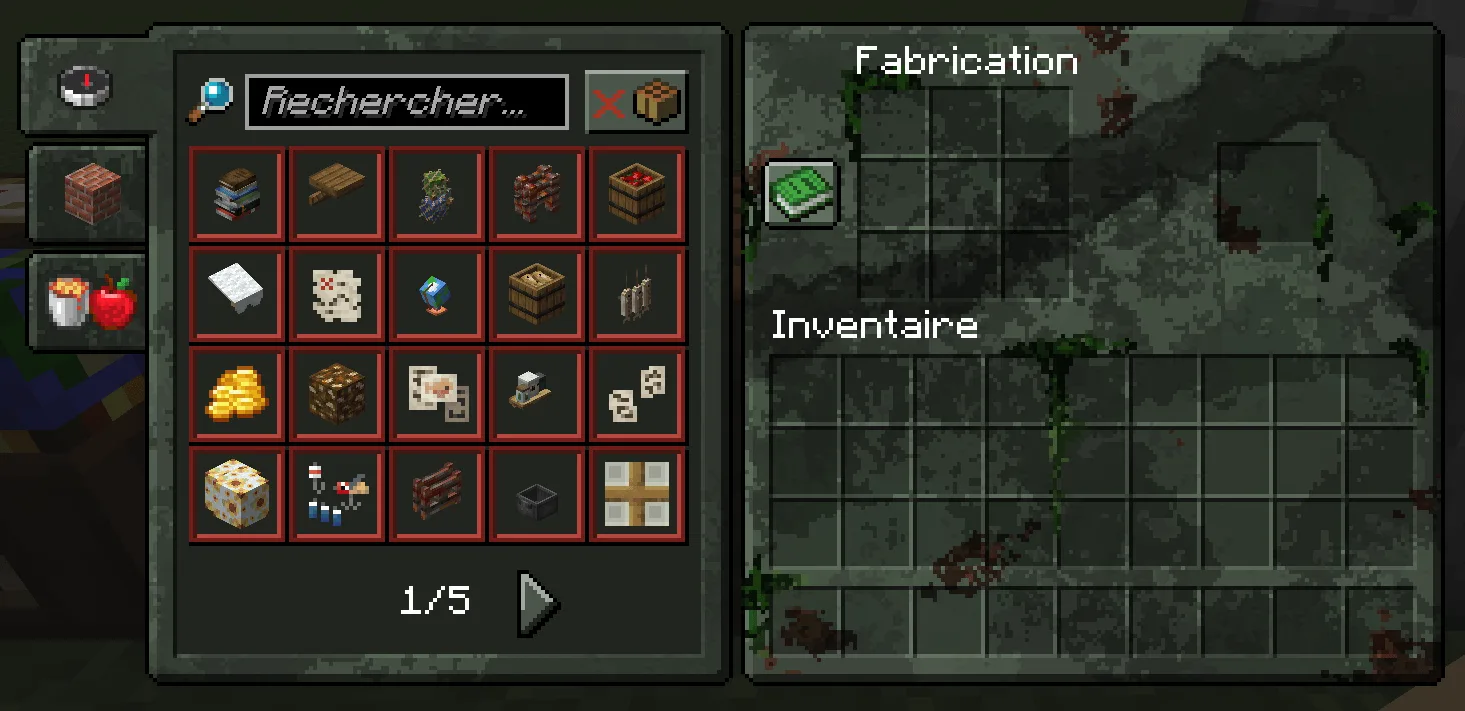Go to the next recipe page

(538, 602)
